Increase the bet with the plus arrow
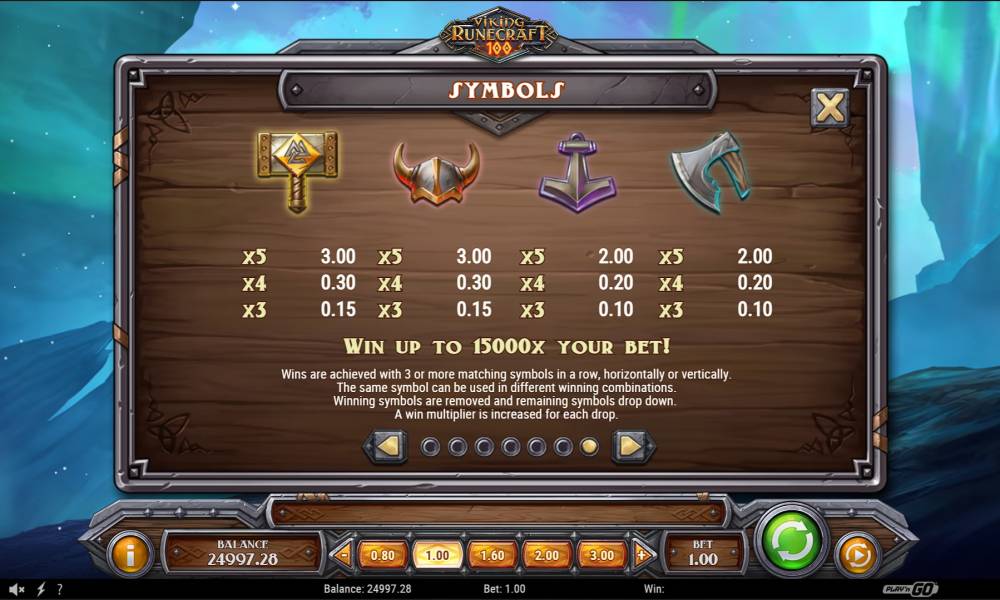Image resolution: width=1000 pixels, height=600 pixels. point(641,554)
